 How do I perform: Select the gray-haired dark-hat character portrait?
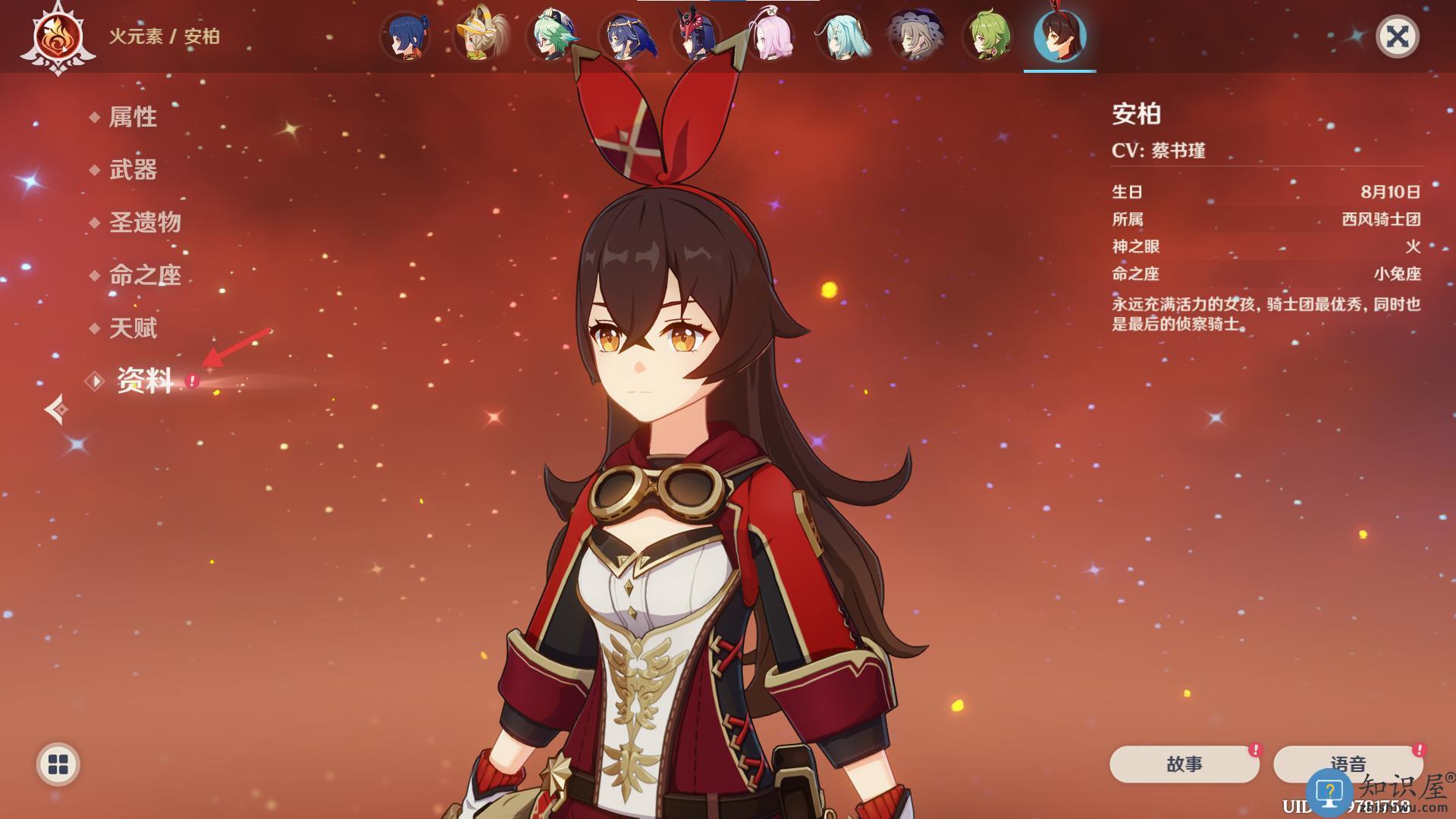[915, 36]
